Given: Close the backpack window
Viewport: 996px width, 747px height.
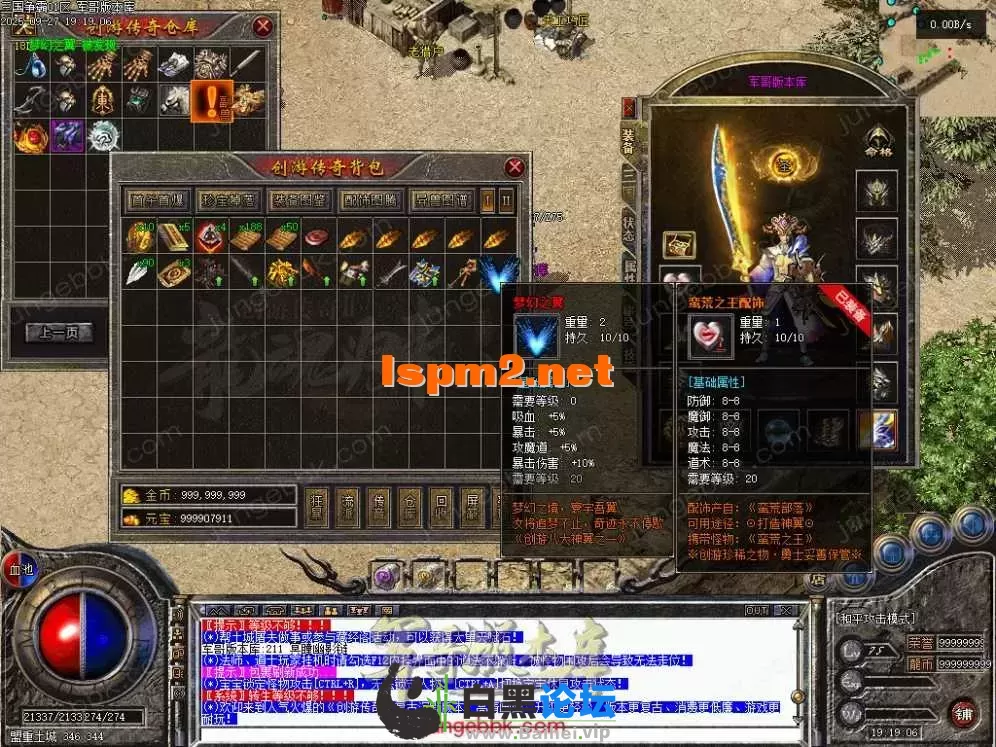Looking at the screenshot, I should click(515, 167).
